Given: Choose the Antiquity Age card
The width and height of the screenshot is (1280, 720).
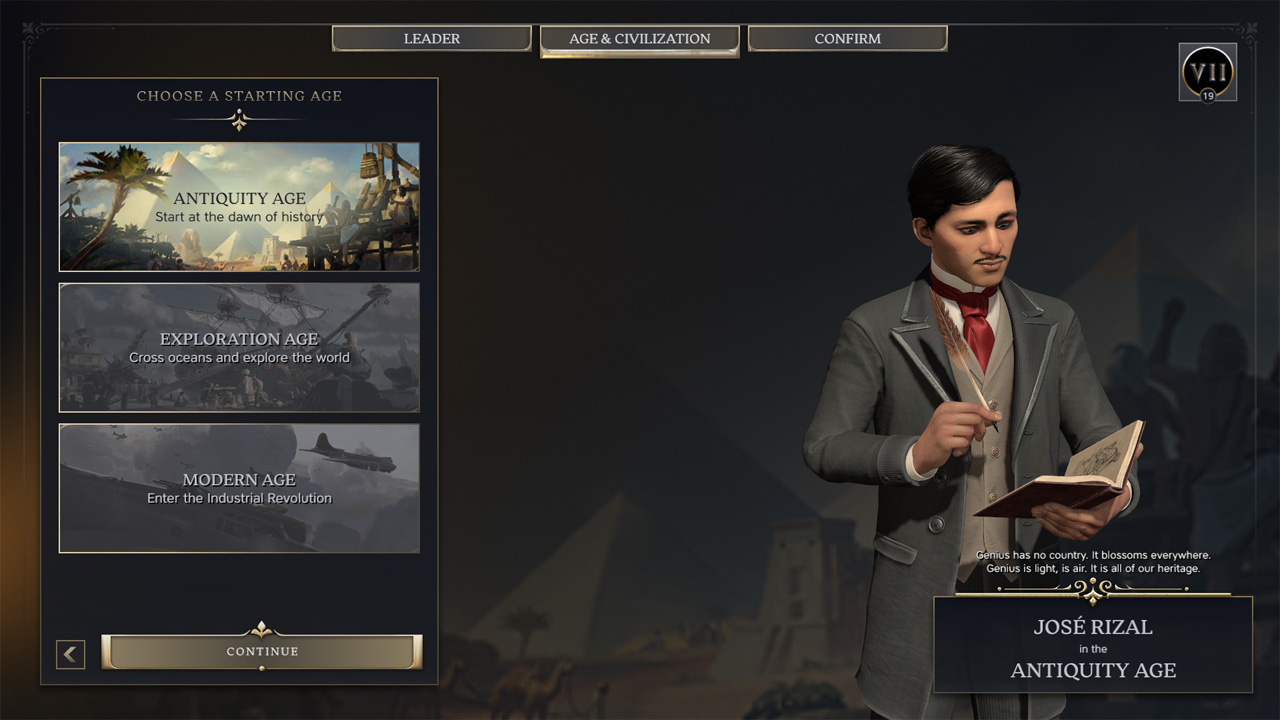Looking at the screenshot, I should 239,207.
